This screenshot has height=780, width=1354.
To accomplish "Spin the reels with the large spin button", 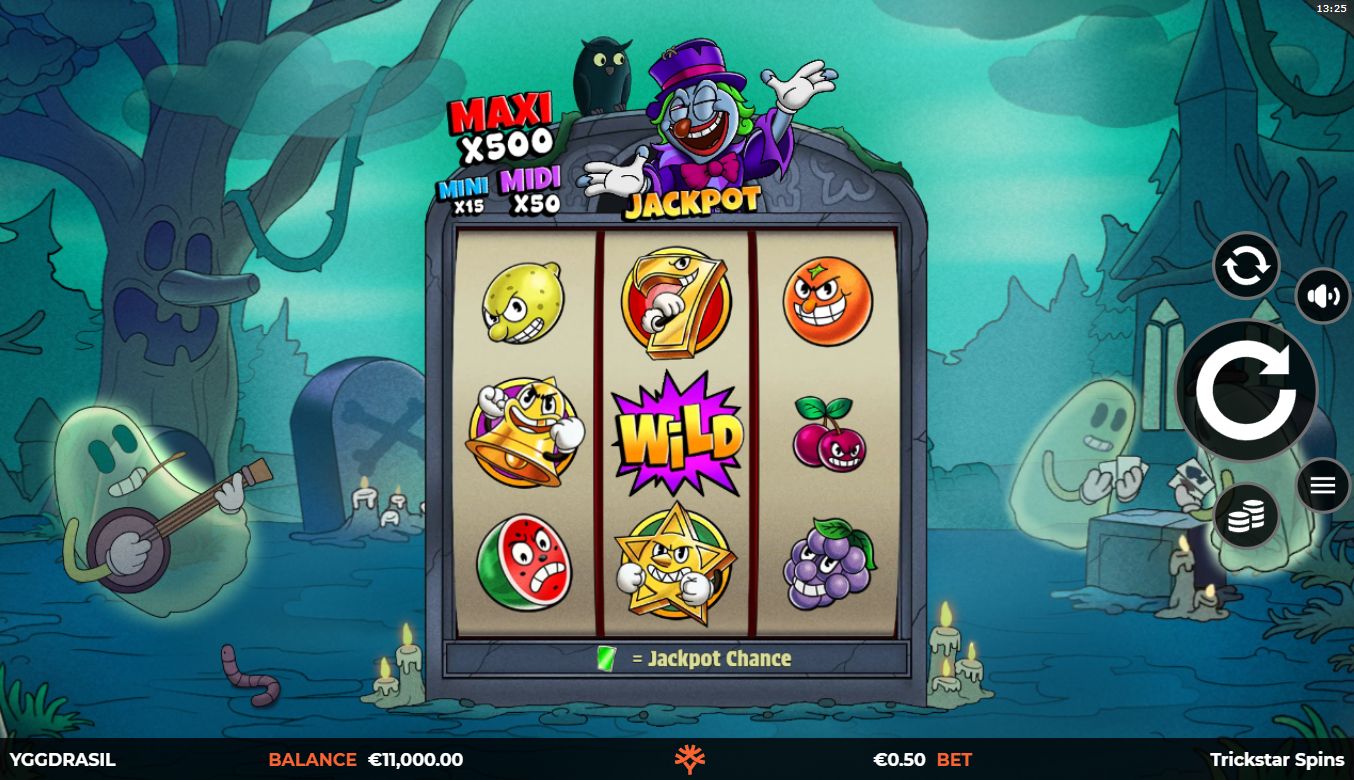I will (1245, 391).
